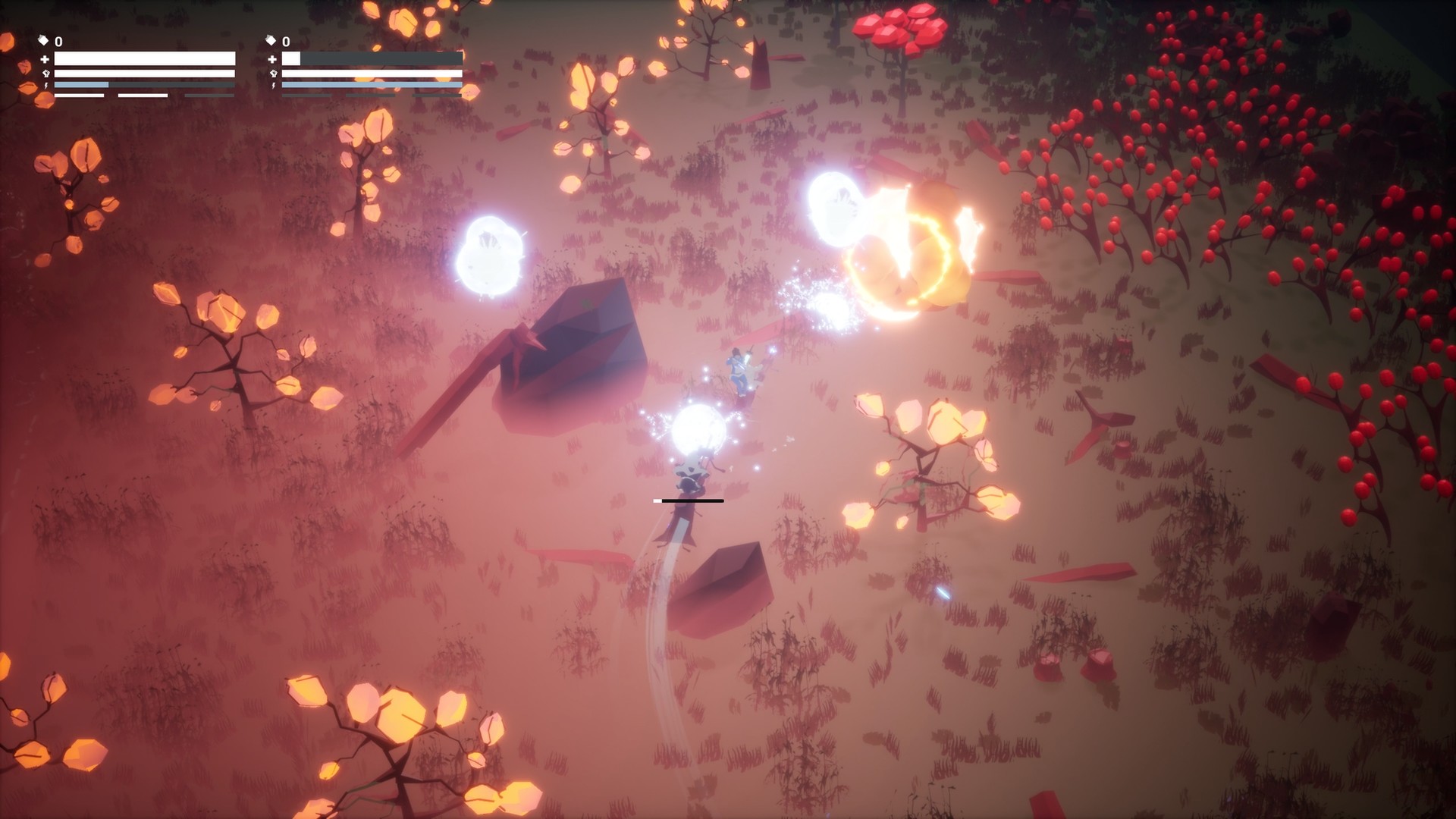Select the health cross icon in the left HUD
The height and width of the screenshot is (819, 1456).
(45, 58)
